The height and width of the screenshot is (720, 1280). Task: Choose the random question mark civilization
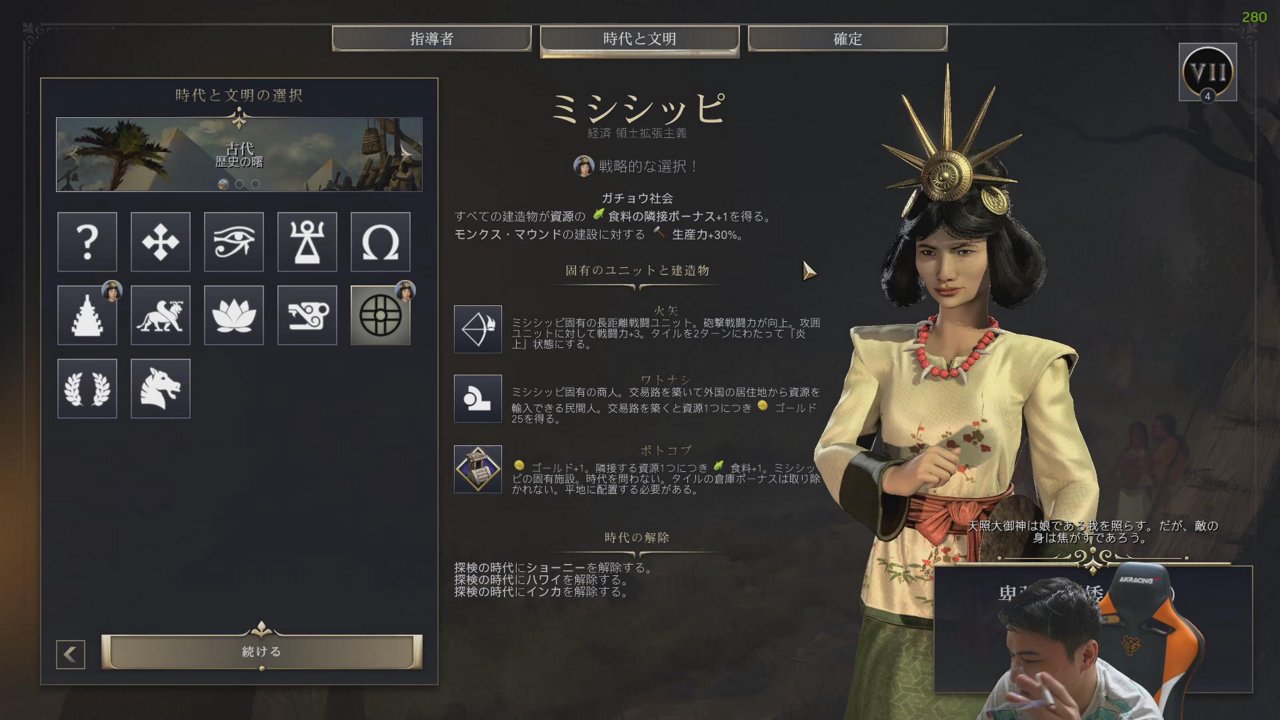pos(87,242)
